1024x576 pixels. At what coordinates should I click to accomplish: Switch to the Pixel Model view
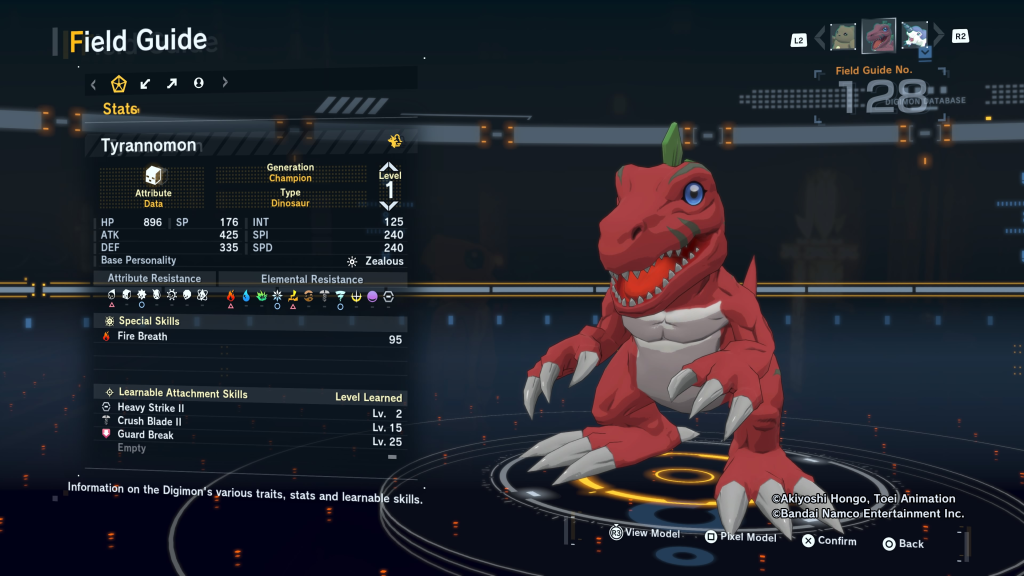[741, 537]
